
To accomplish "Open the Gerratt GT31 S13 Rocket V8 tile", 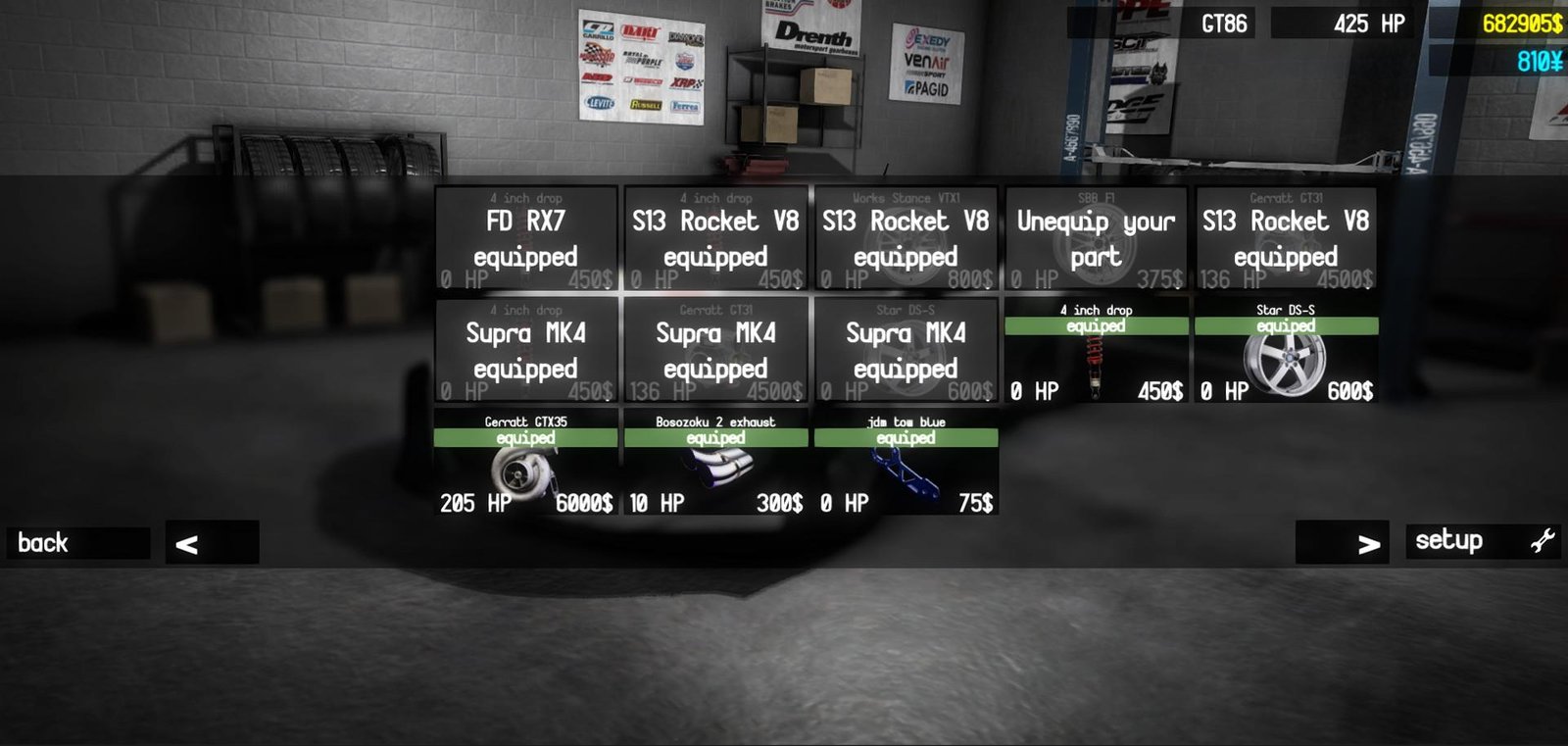I will [1286, 239].
